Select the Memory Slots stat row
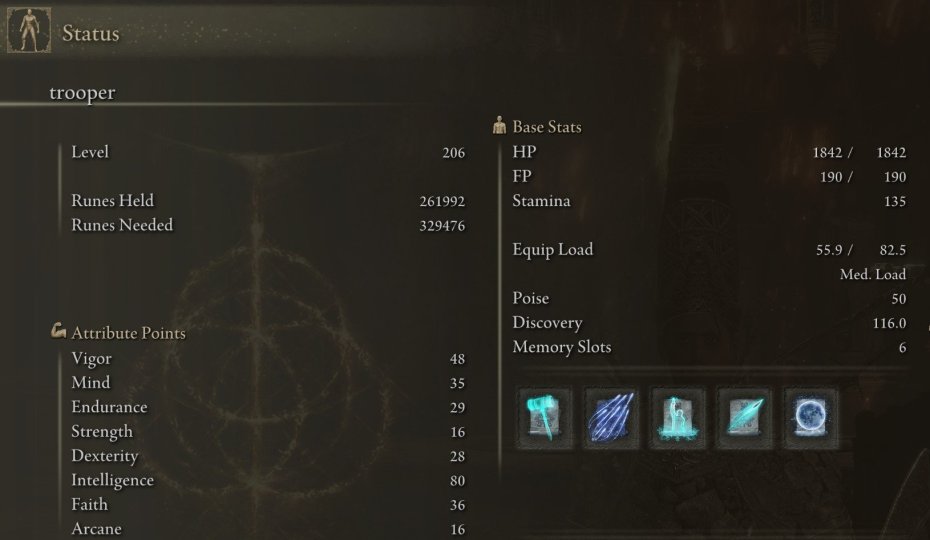Screen dimensions: 930x540 (708, 347)
